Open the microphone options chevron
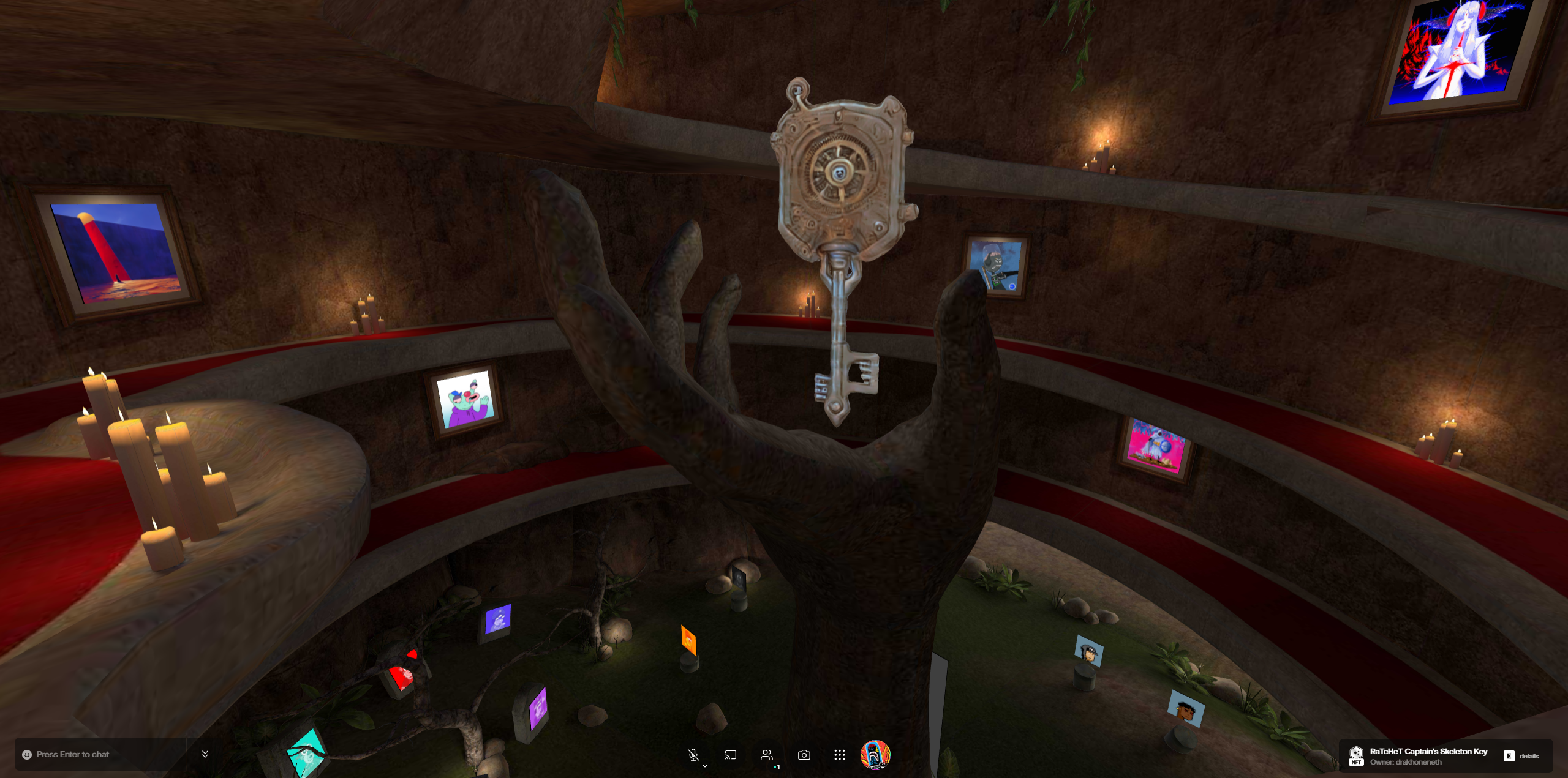Viewport: 1568px width, 778px height. click(x=706, y=765)
